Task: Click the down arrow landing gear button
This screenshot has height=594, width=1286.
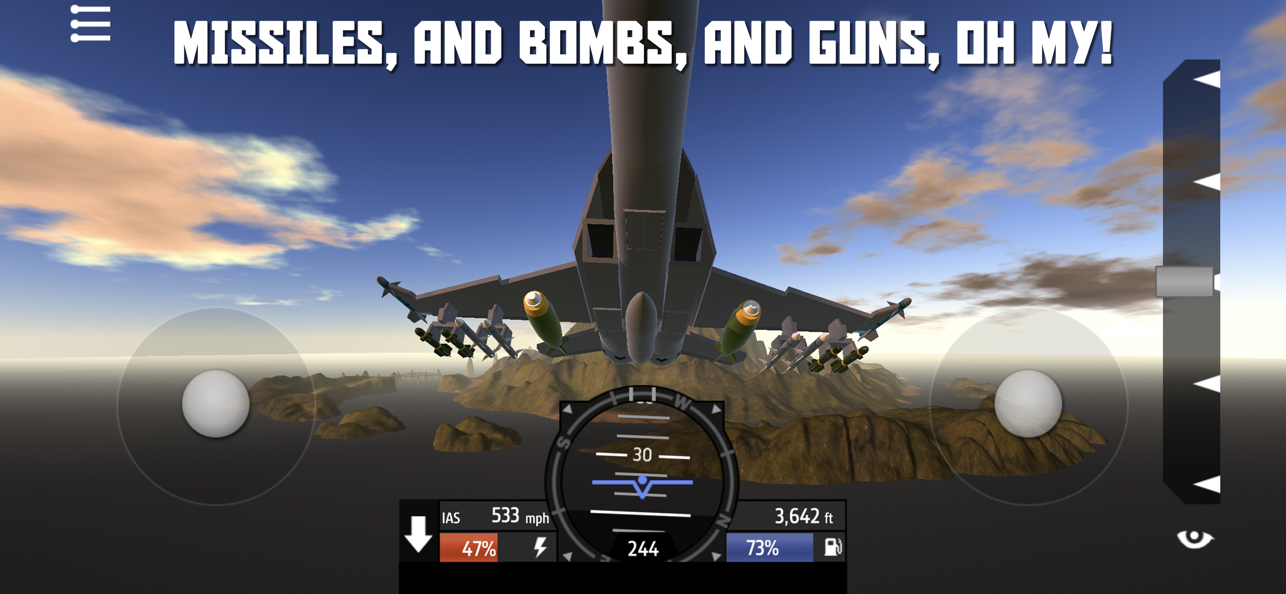Action: click(x=418, y=535)
